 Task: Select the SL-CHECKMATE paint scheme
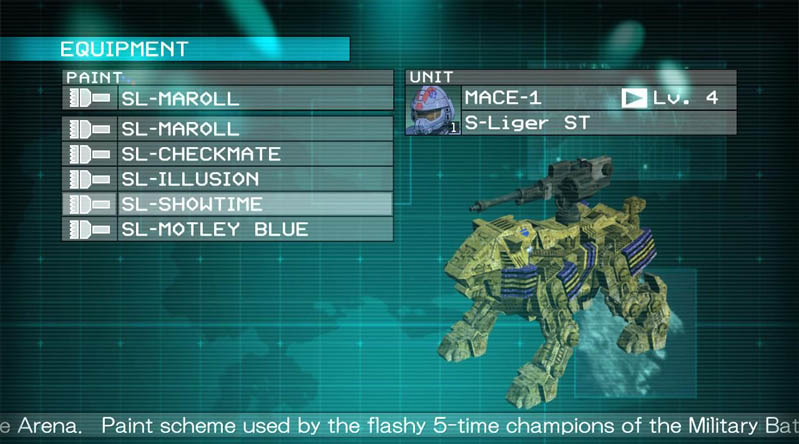(x=228, y=154)
